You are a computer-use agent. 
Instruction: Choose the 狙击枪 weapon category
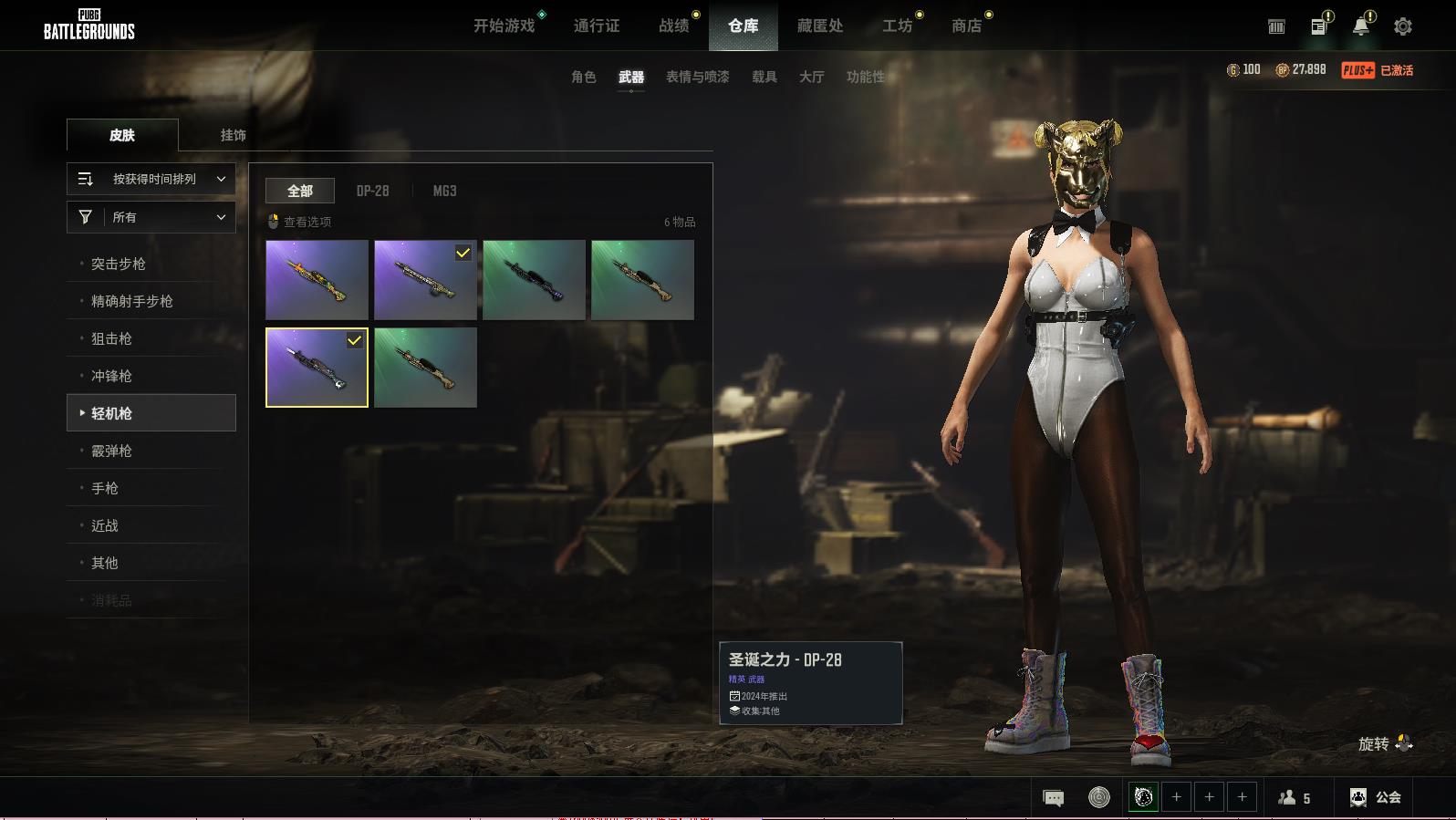[111, 338]
